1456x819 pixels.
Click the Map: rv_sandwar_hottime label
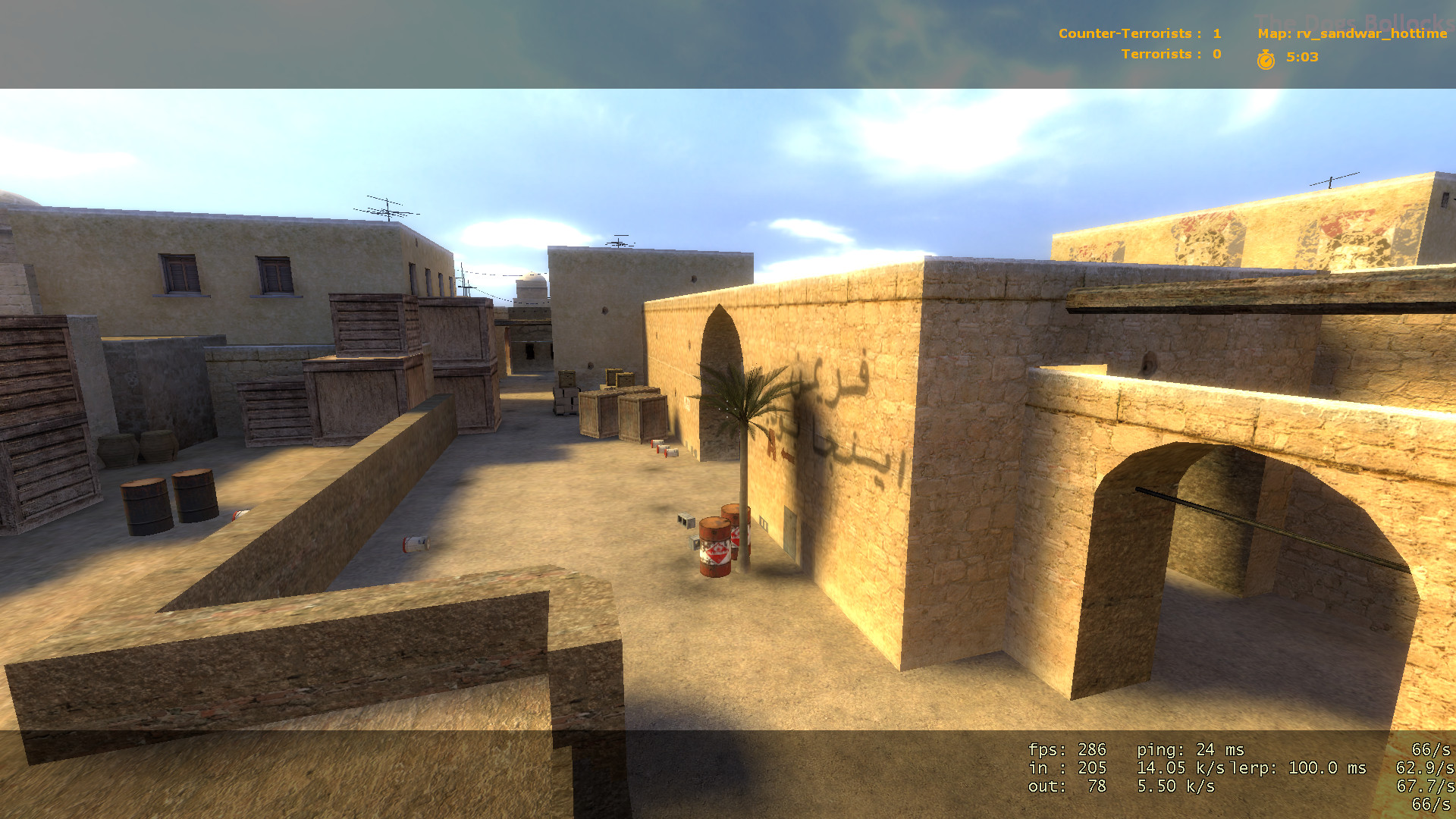[1351, 33]
